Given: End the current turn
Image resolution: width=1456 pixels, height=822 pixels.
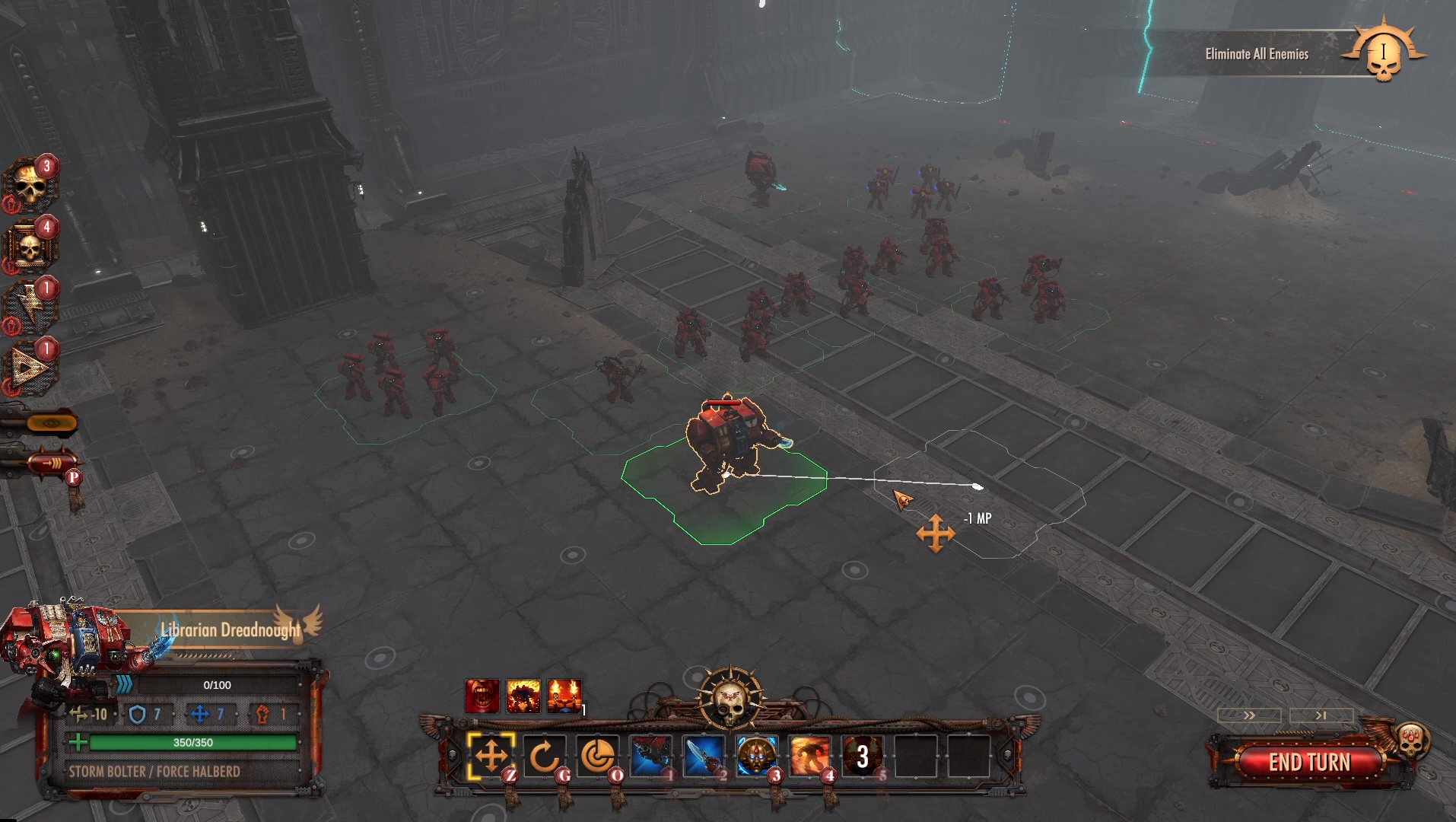Looking at the screenshot, I should (x=1308, y=762).
